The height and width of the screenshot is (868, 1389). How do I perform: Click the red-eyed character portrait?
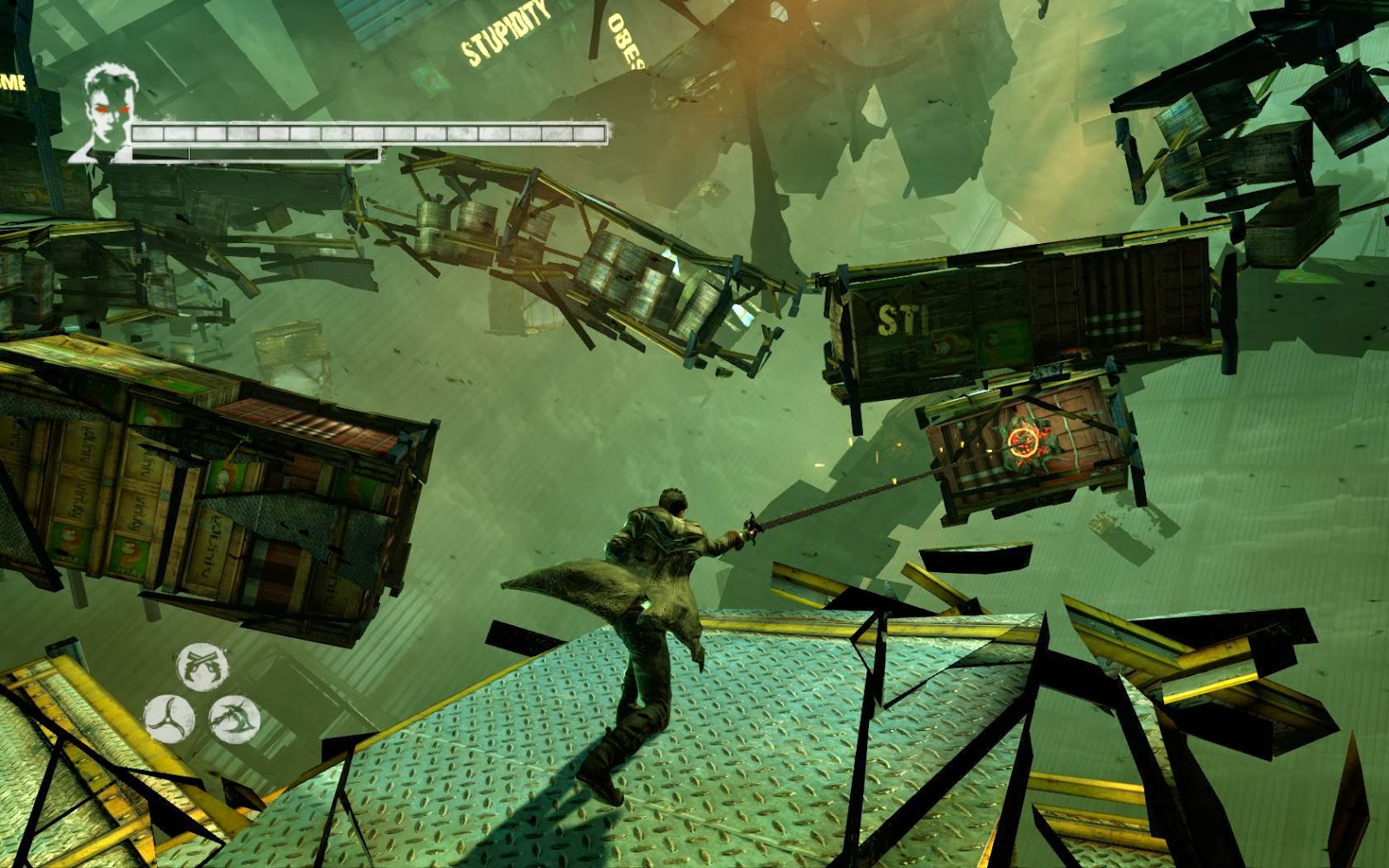(106, 113)
